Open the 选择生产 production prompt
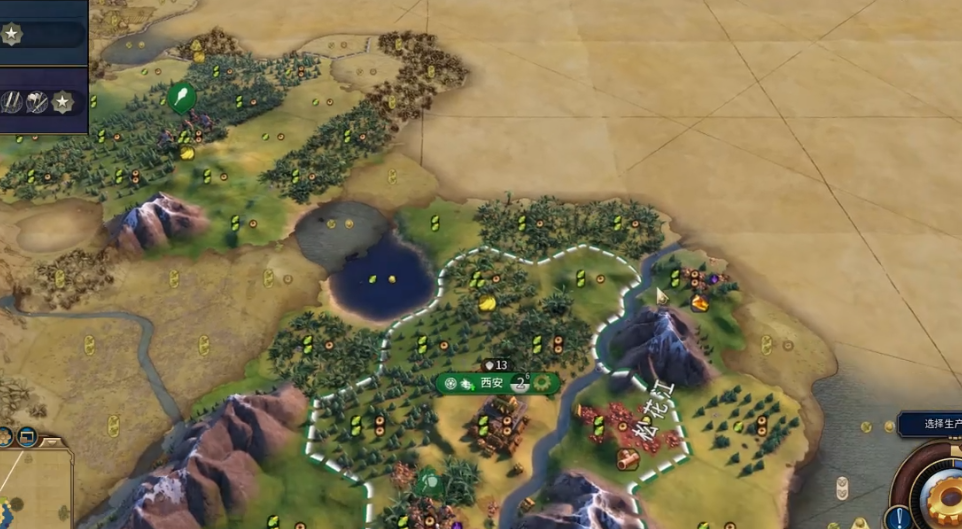Image resolution: width=962 pixels, height=529 pixels. pyautogui.click(x=932, y=424)
